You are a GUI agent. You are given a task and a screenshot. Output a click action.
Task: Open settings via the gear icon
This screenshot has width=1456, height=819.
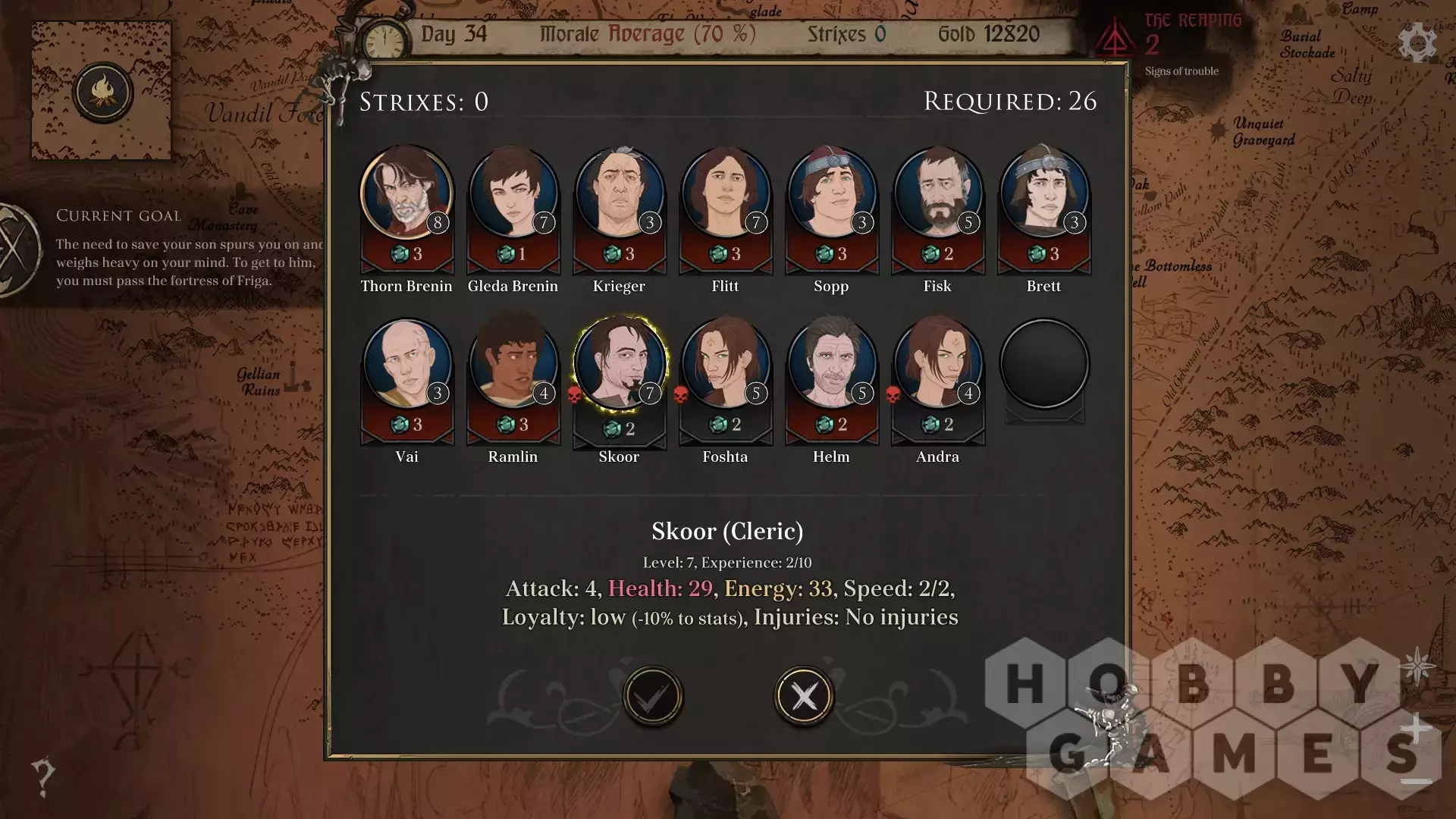pyautogui.click(x=1417, y=42)
